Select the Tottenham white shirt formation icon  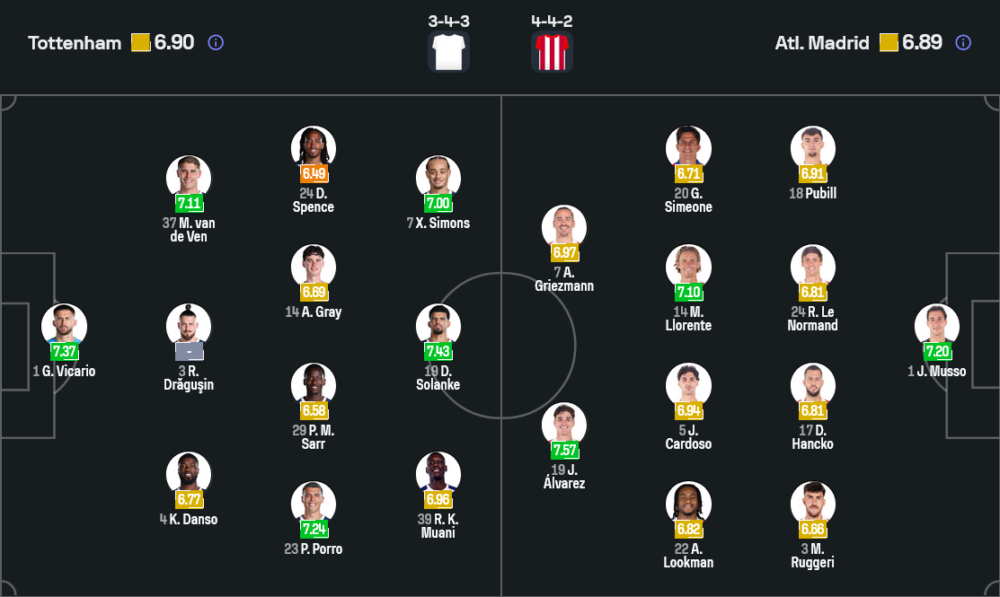[x=448, y=51]
